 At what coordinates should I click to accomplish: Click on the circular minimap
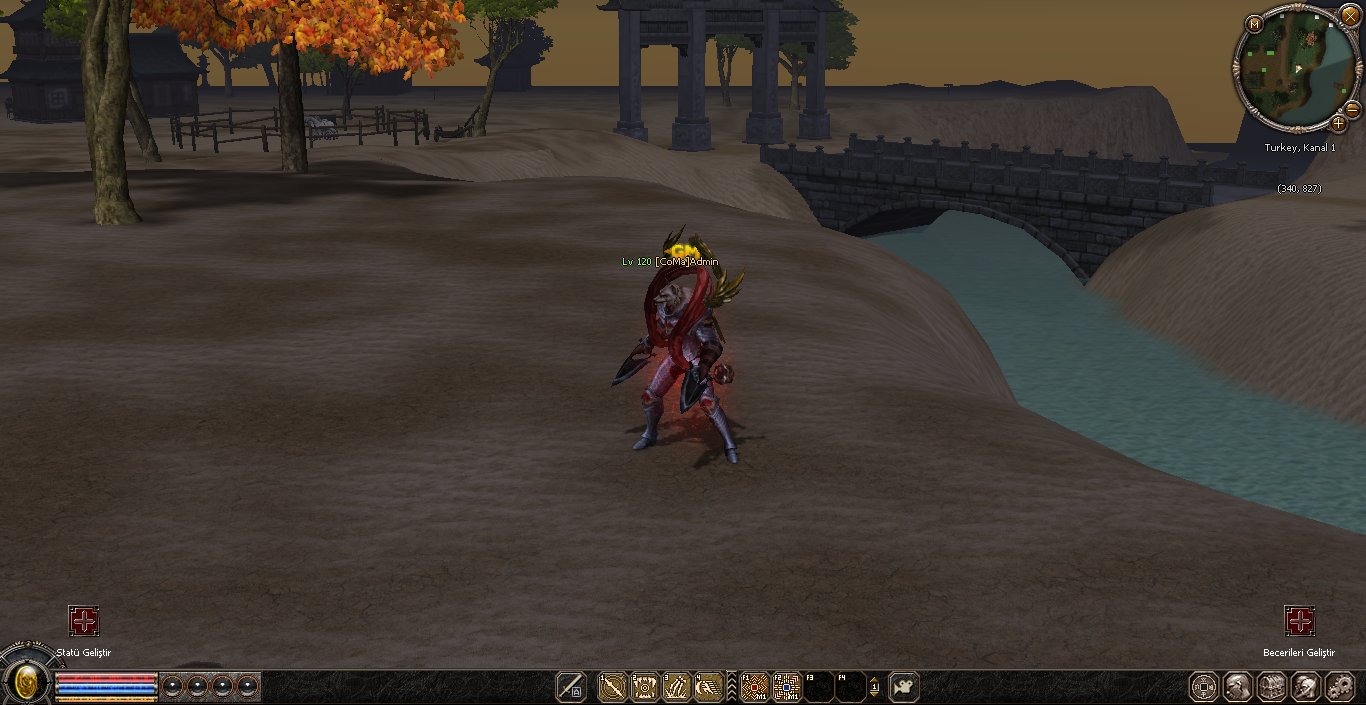tap(1295, 68)
